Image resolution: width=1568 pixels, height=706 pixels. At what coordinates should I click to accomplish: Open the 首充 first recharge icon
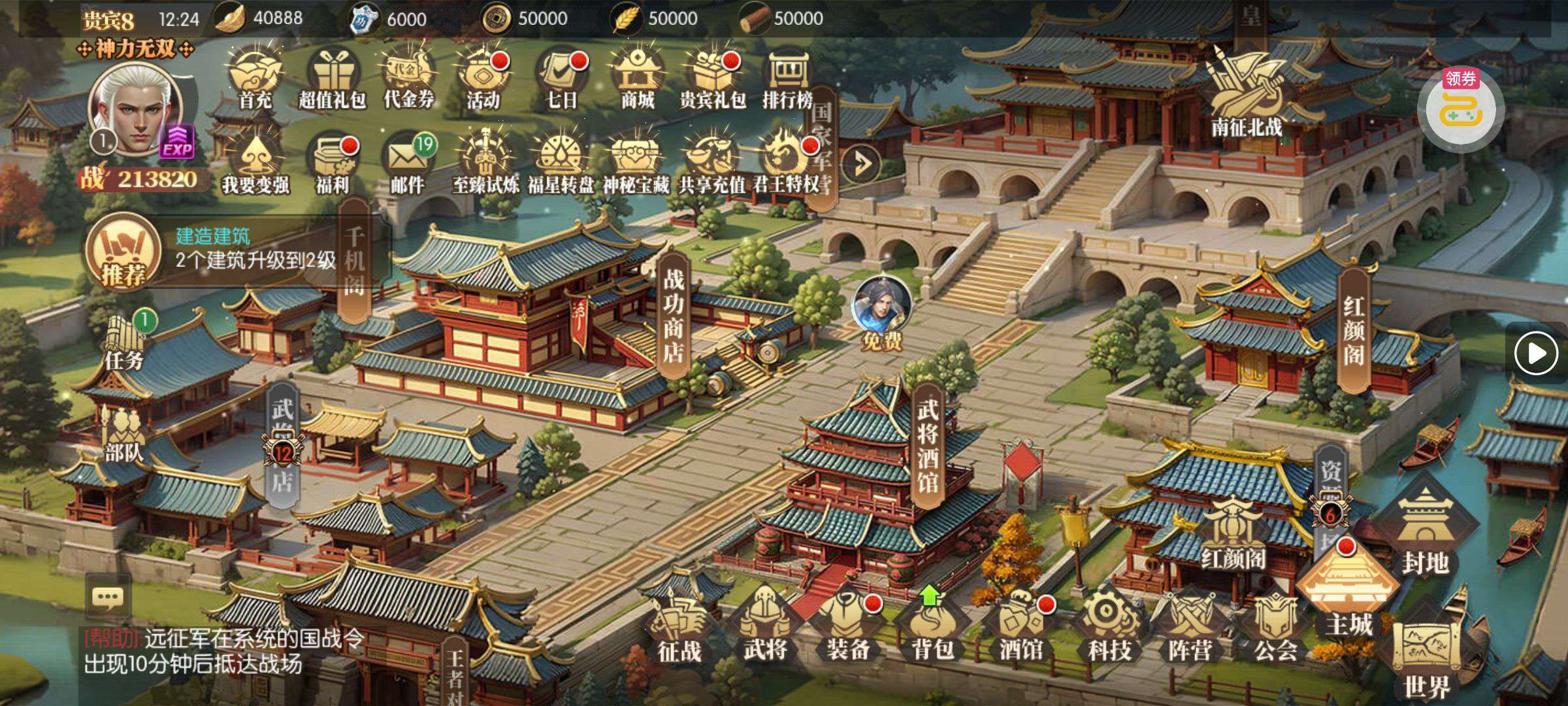point(255,80)
